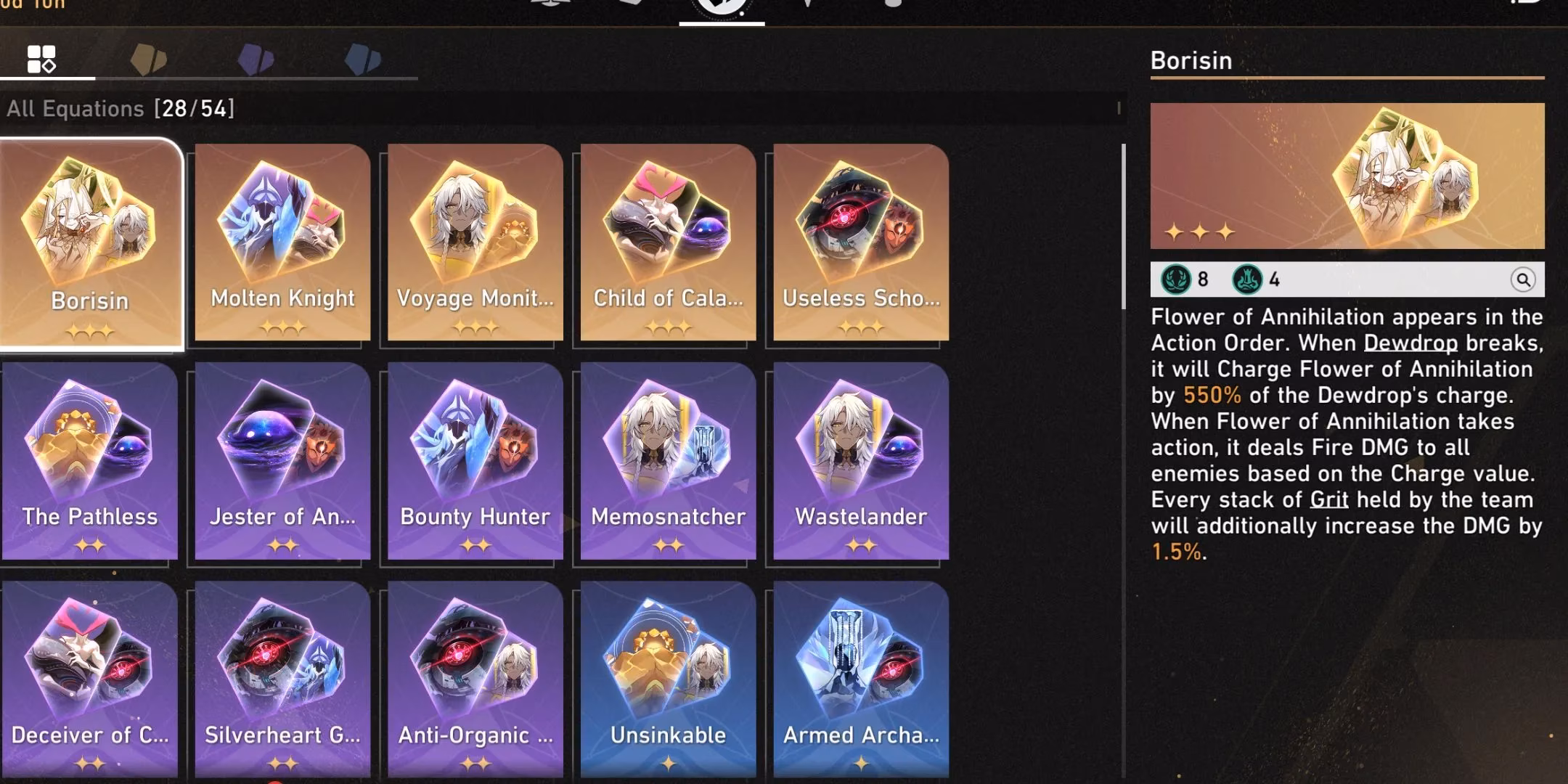
Task: Select the Silverheart Guards equation
Action: (x=282, y=679)
